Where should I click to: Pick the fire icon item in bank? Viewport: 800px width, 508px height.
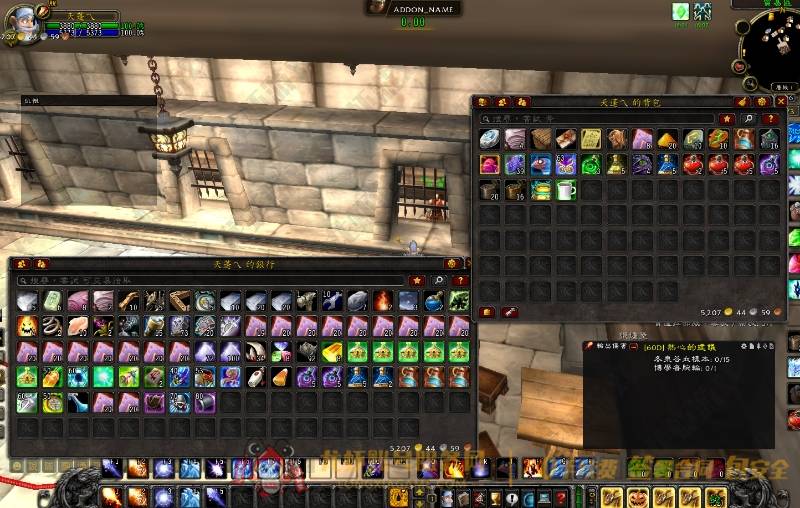(382, 300)
